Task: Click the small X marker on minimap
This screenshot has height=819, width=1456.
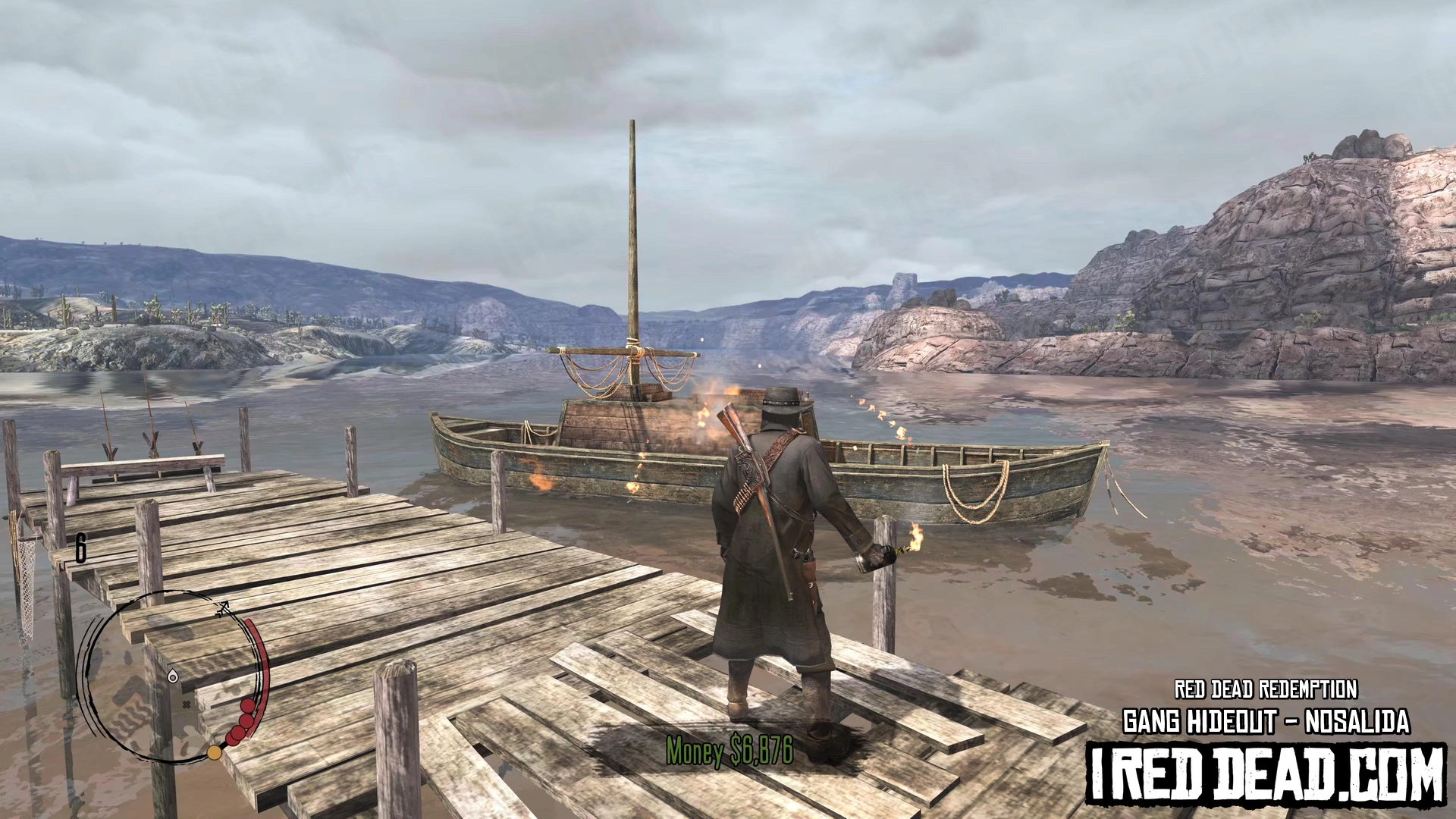Action: [186, 704]
